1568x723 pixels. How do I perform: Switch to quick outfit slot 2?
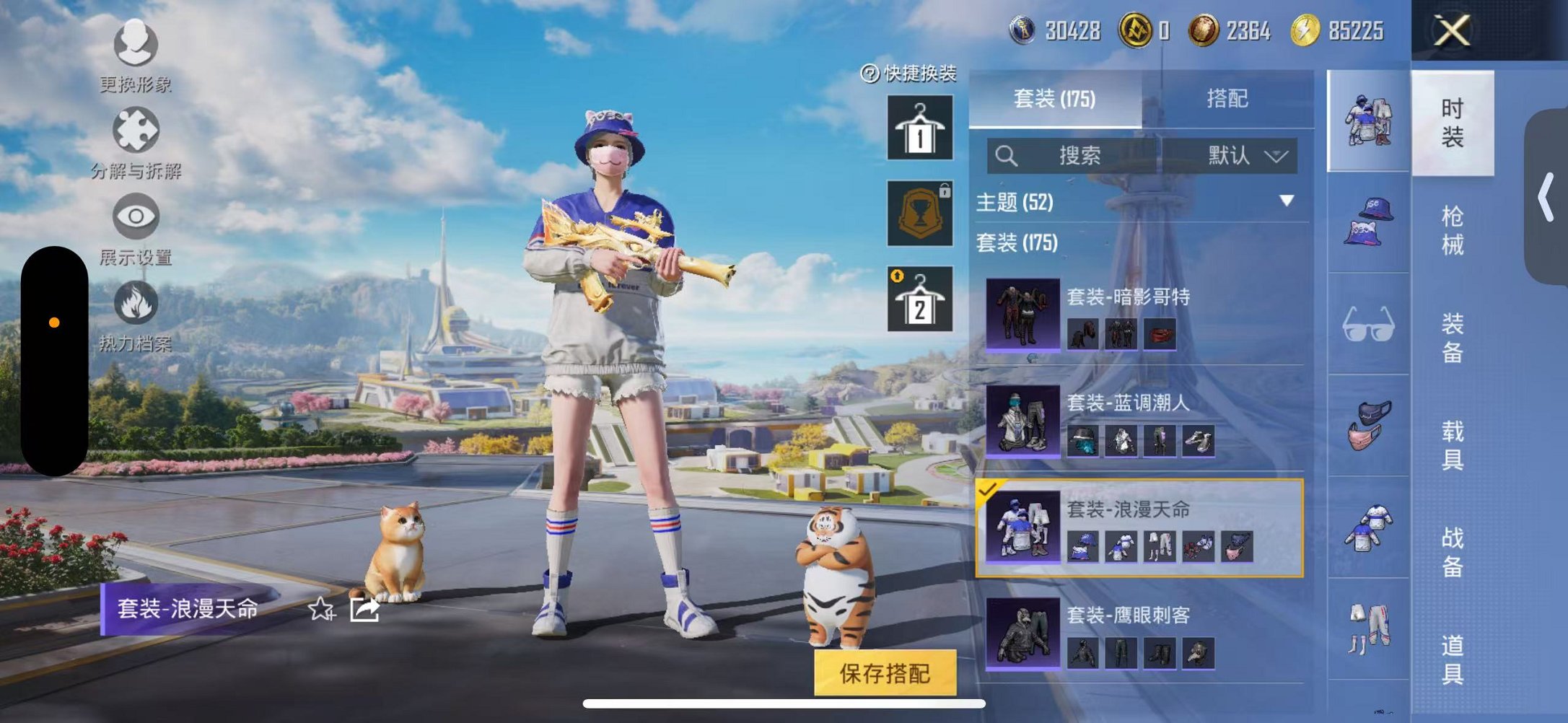tap(919, 299)
